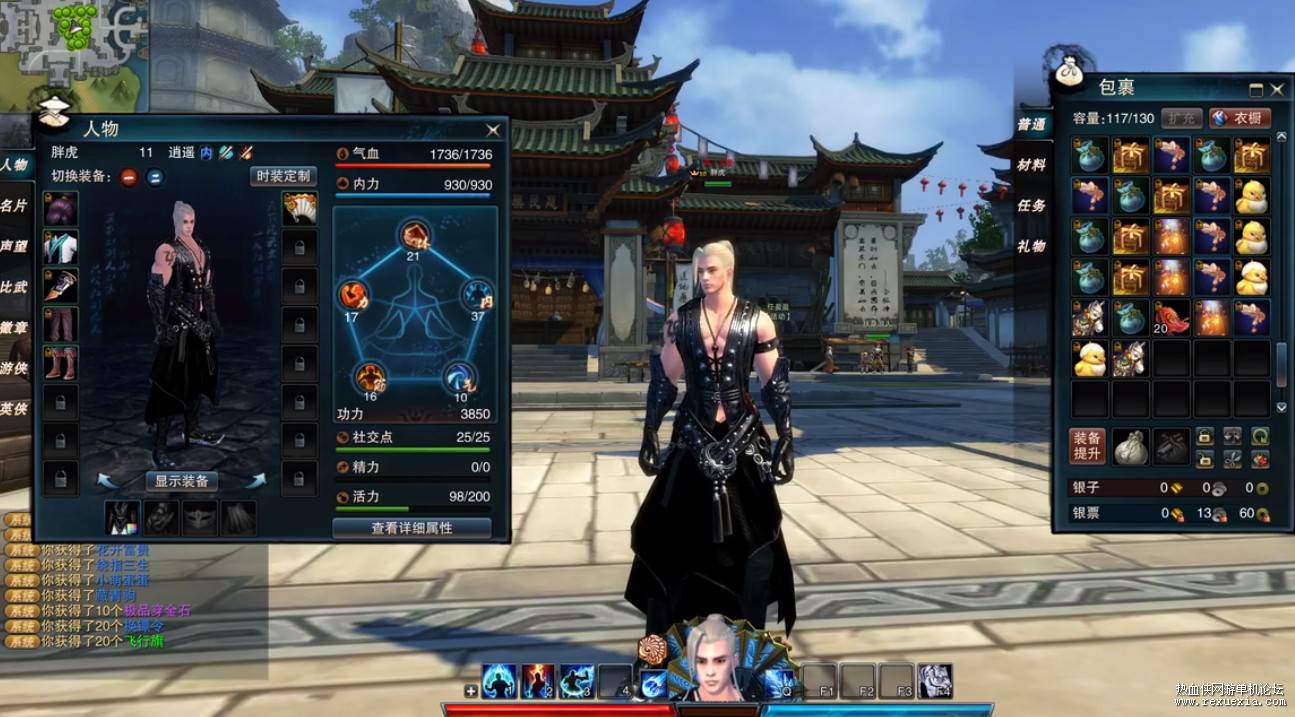Screen dimensions: 1295x717
Task: Switch to the 名片 side tab
Action: coord(14,205)
